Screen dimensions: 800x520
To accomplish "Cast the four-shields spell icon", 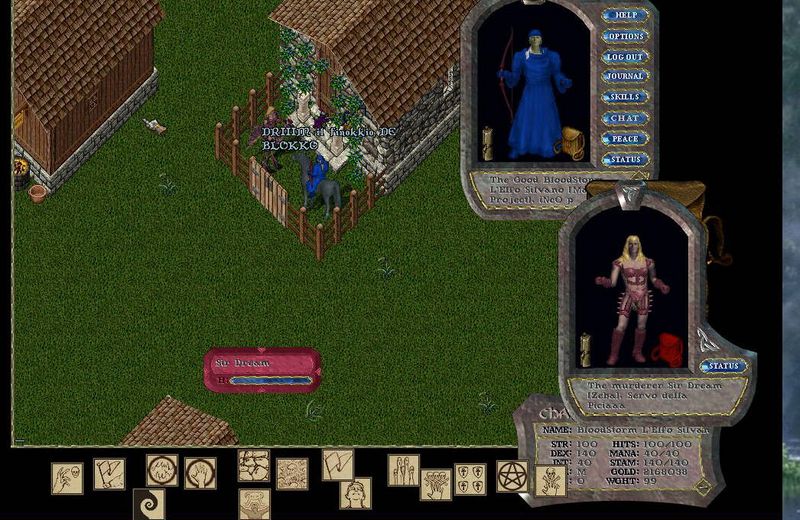I will pos(470,478).
